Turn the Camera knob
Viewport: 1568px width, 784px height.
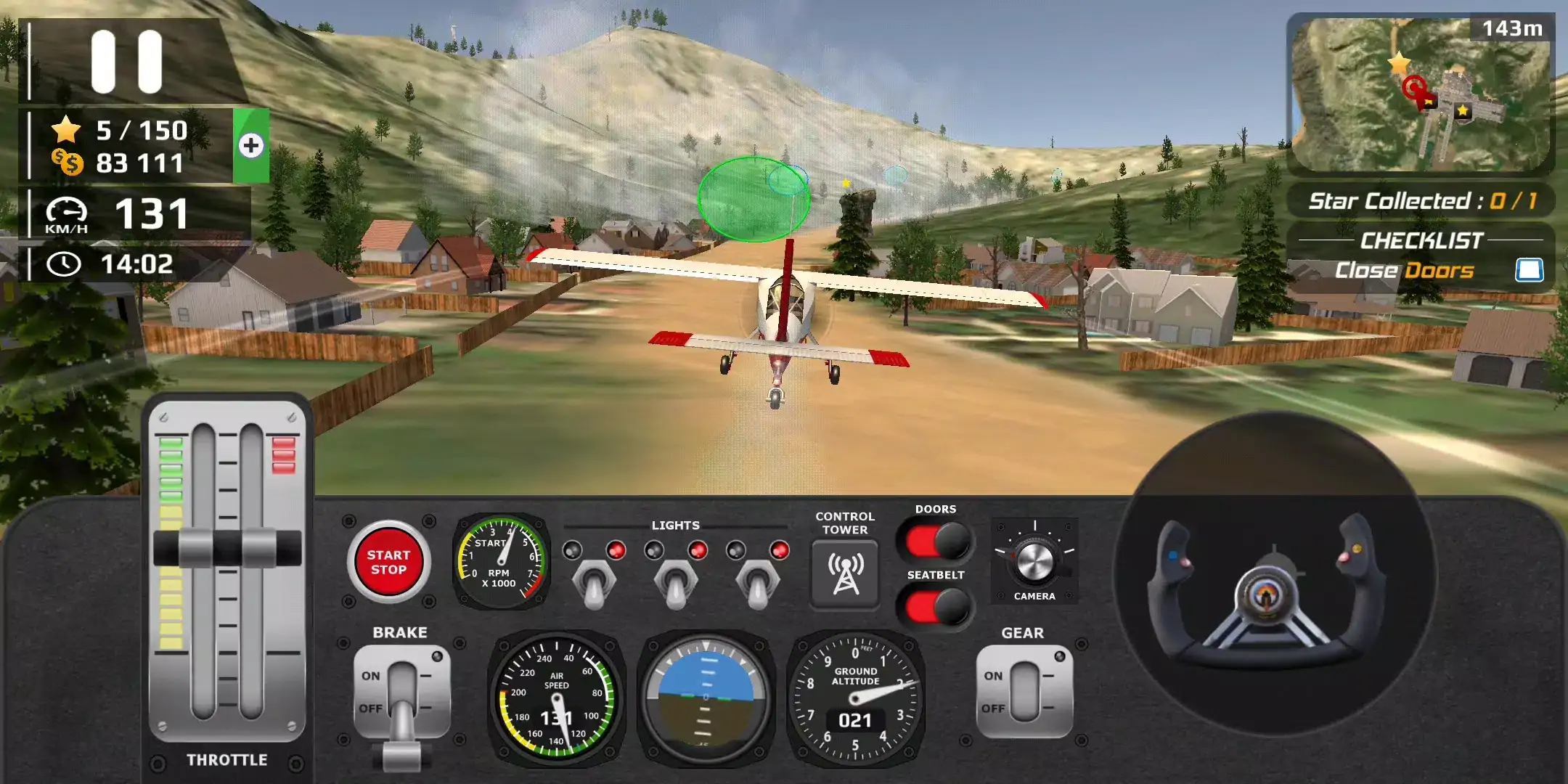[1034, 560]
